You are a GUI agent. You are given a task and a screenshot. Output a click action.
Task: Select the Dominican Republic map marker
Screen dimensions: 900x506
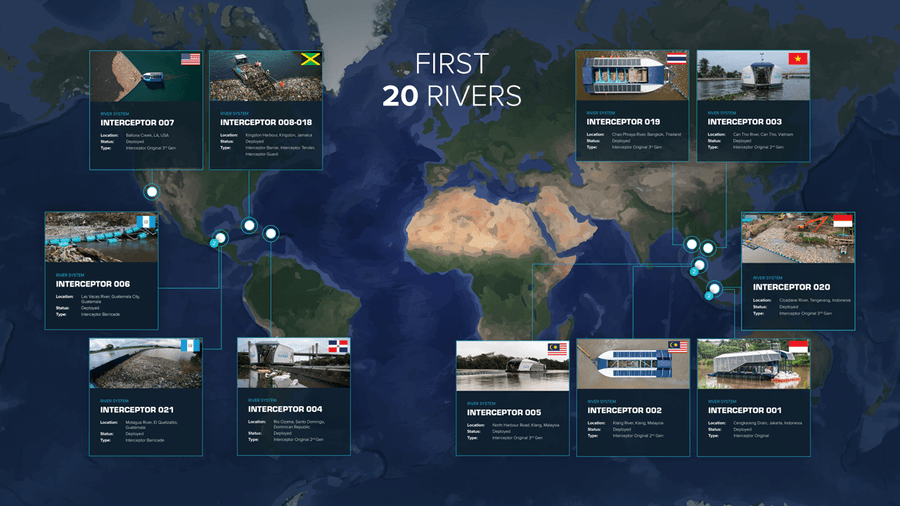pos(270,233)
